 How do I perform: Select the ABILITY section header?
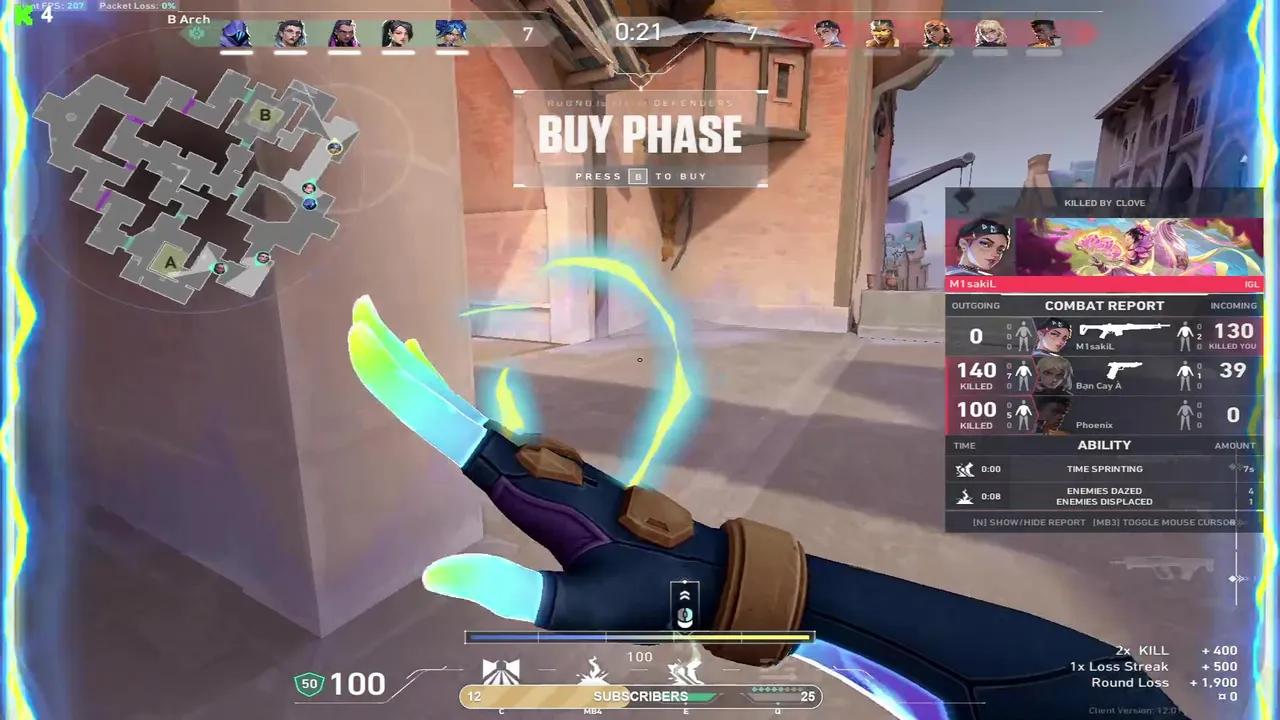point(1104,444)
